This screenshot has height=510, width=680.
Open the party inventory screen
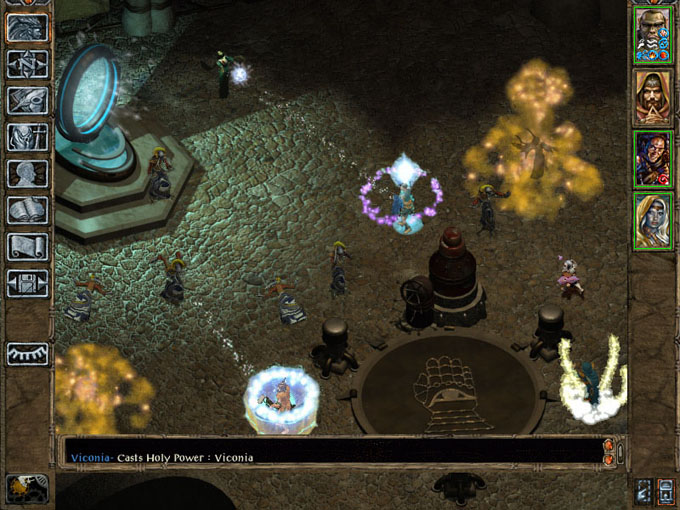coord(28,136)
